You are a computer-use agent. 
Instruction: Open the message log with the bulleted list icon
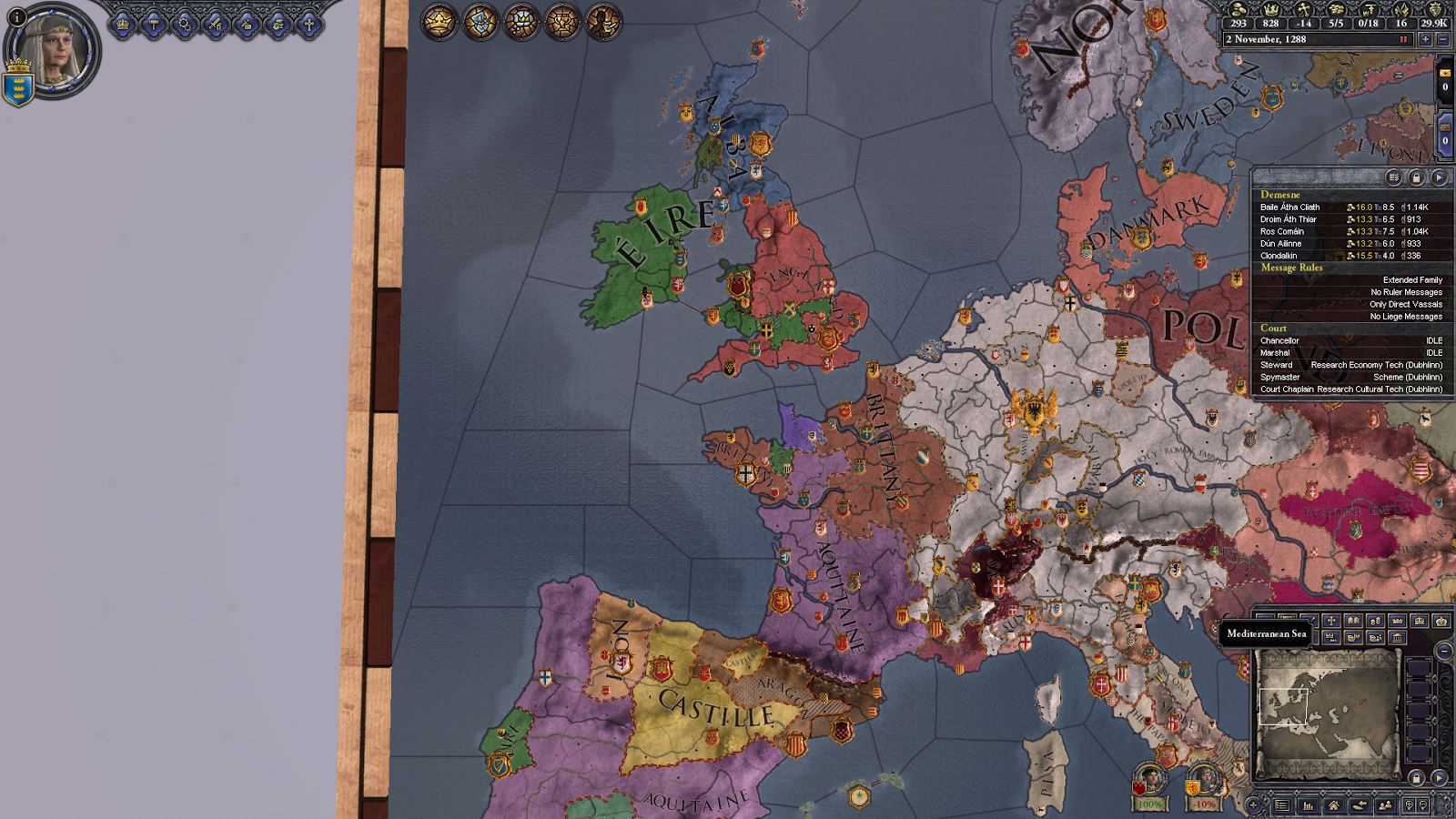(1282, 804)
